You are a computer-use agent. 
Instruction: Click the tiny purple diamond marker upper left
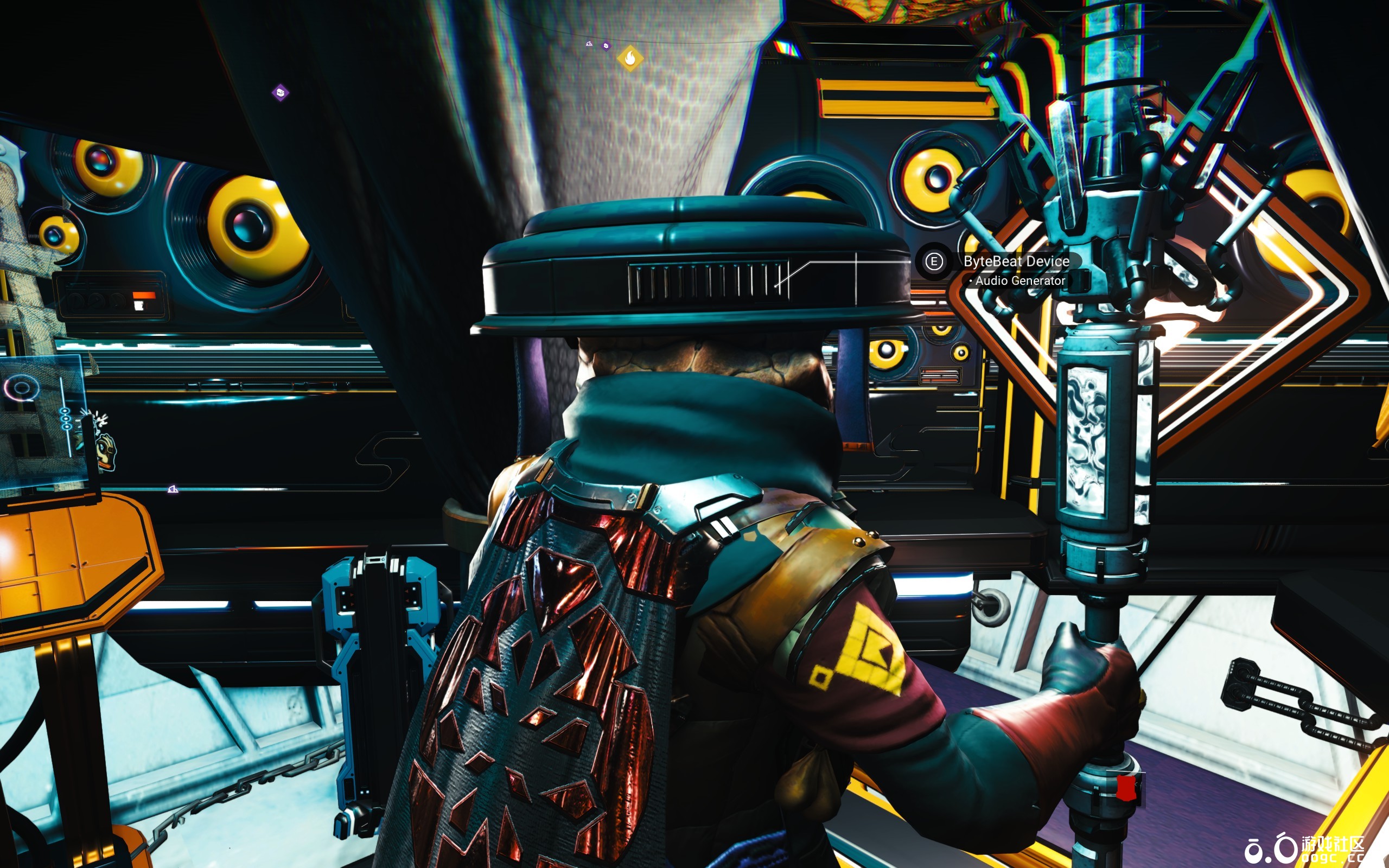(x=281, y=93)
